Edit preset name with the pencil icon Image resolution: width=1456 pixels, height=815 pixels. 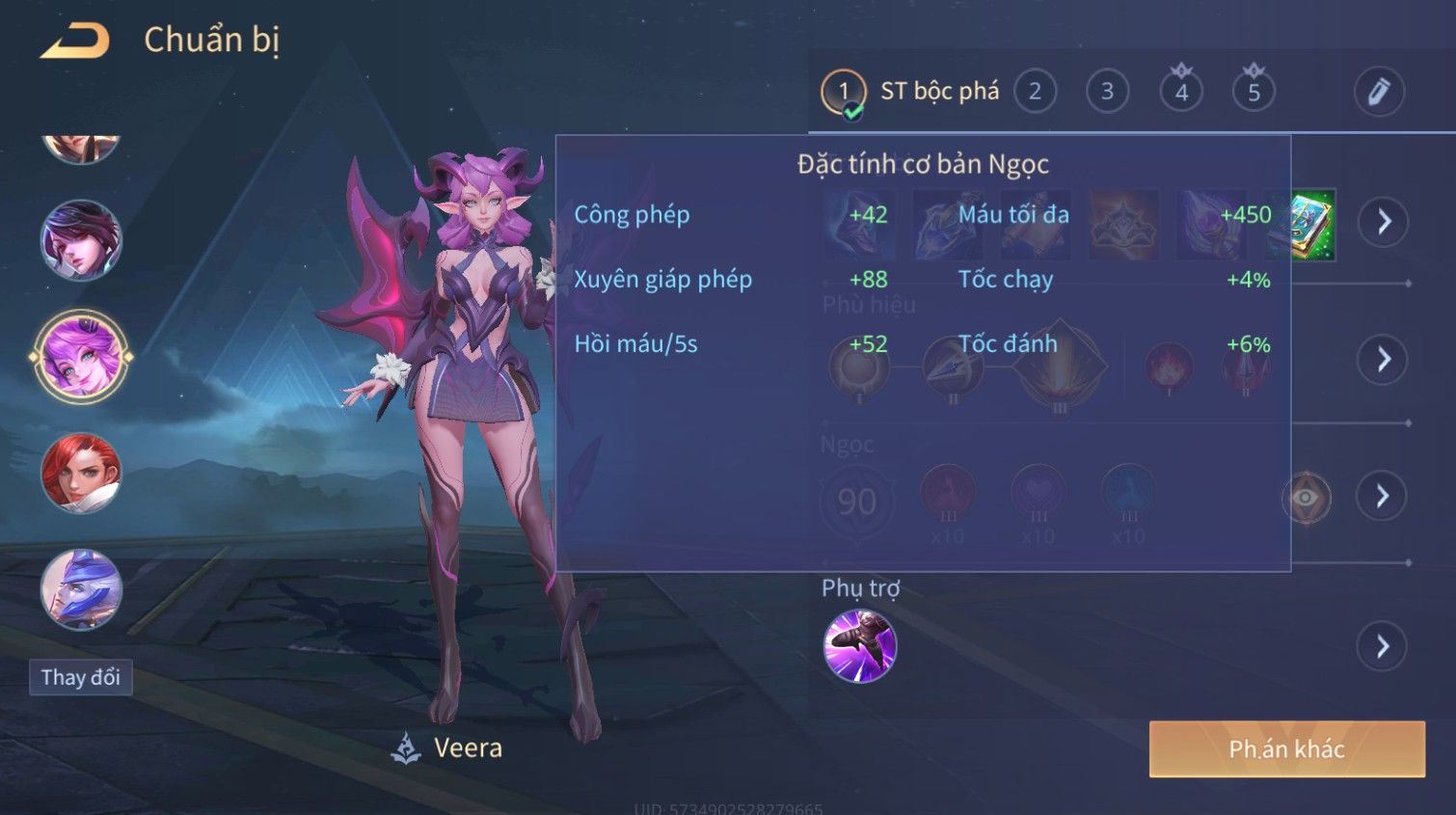pos(1379,93)
